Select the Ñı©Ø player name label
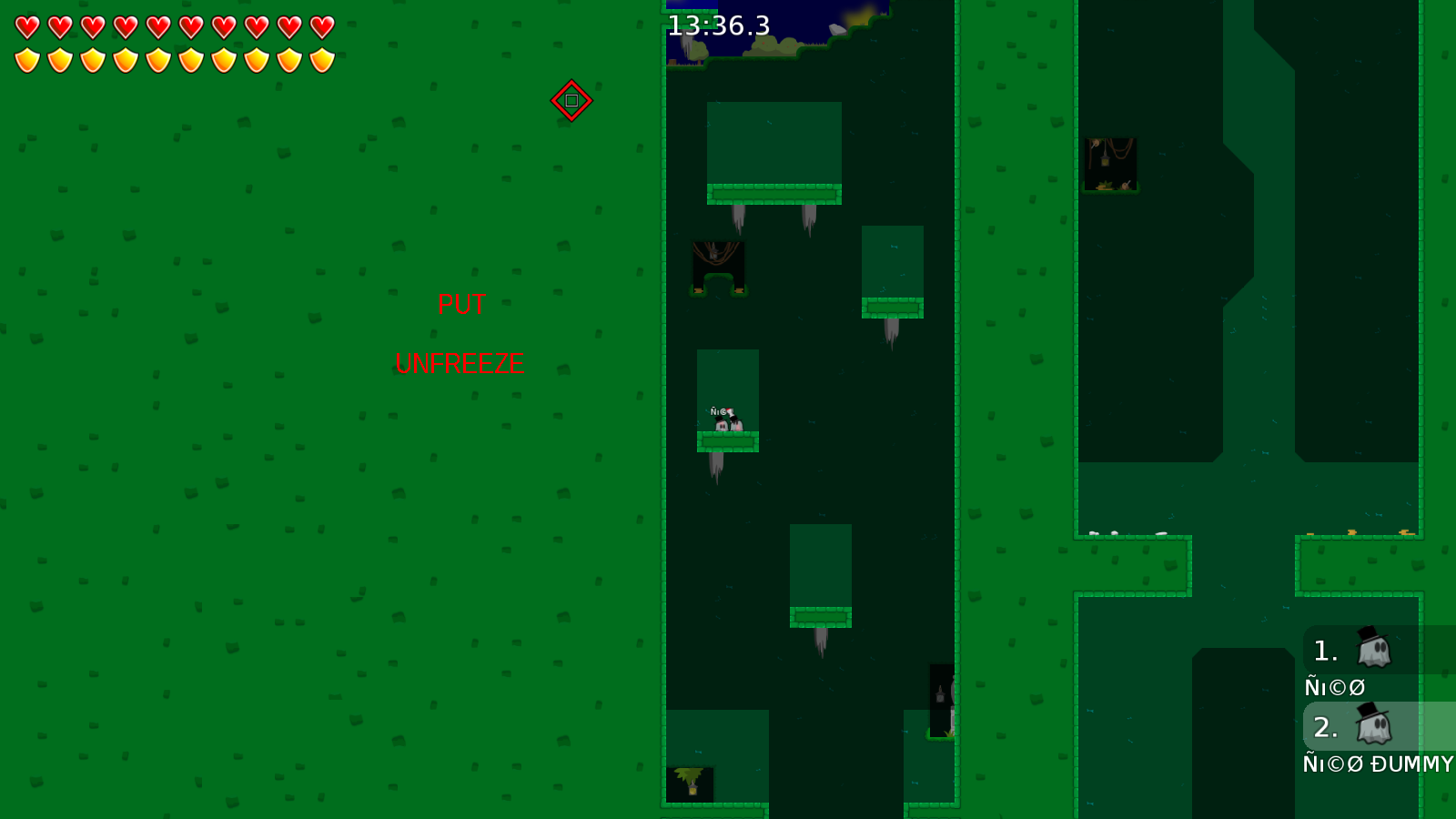This screenshot has width=1456, height=819. click(x=1335, y=688)
